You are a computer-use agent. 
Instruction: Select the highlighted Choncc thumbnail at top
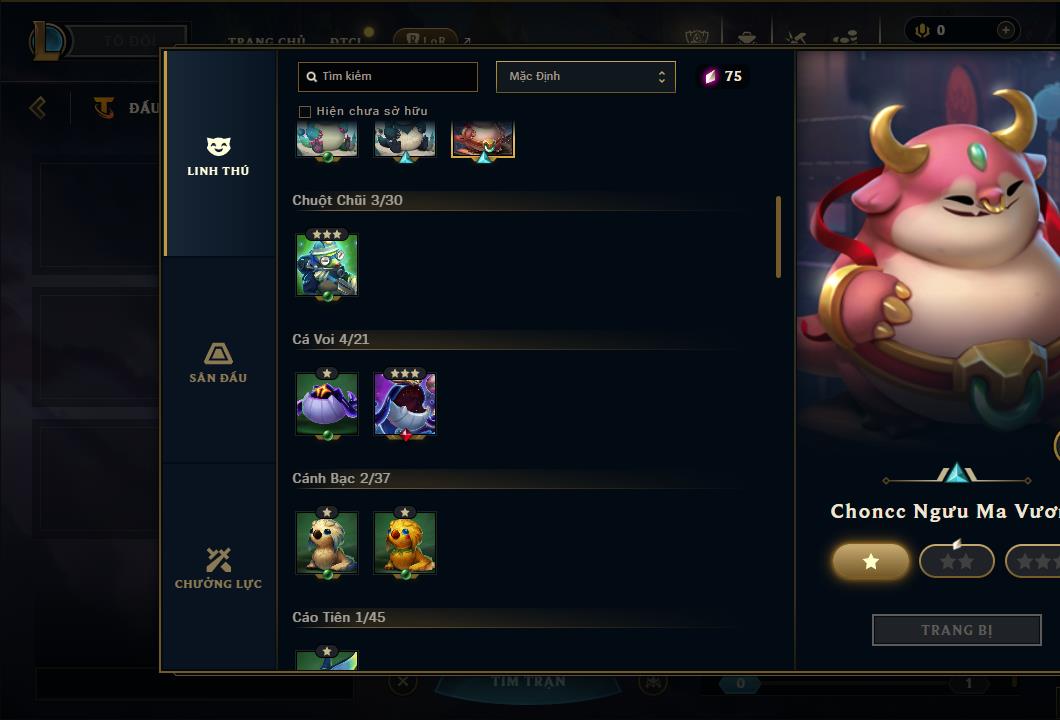(483, 140)
